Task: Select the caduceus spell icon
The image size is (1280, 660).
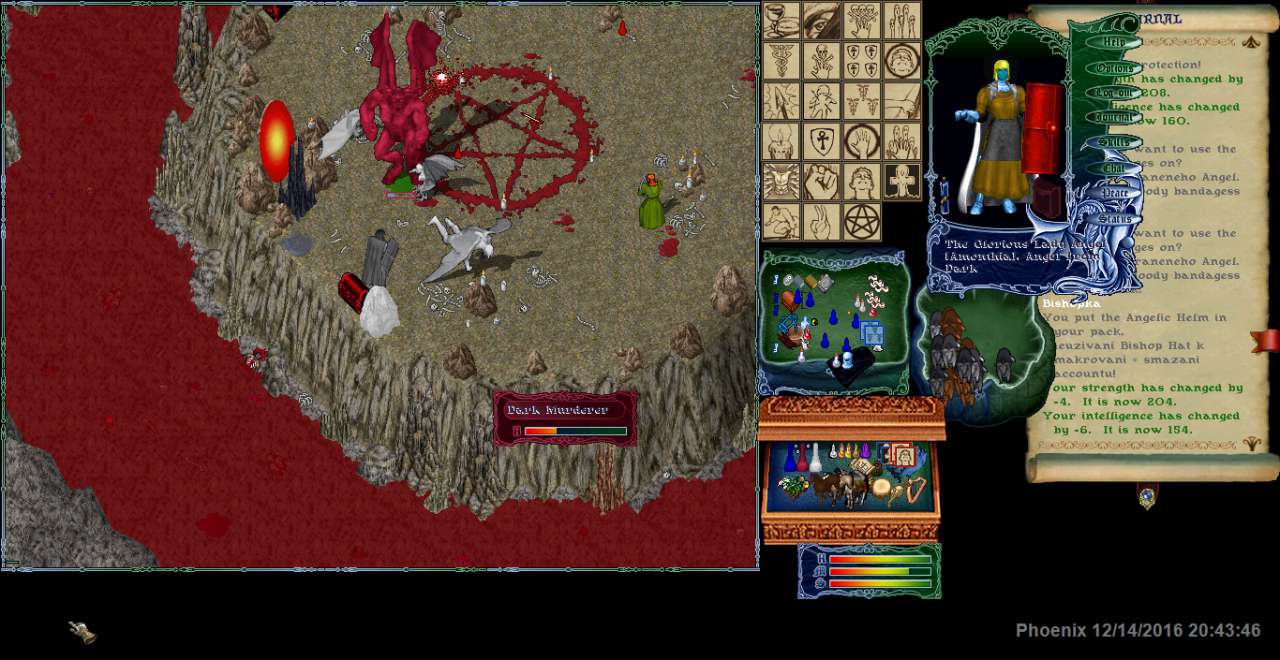Action: click(x=782, y=61)
